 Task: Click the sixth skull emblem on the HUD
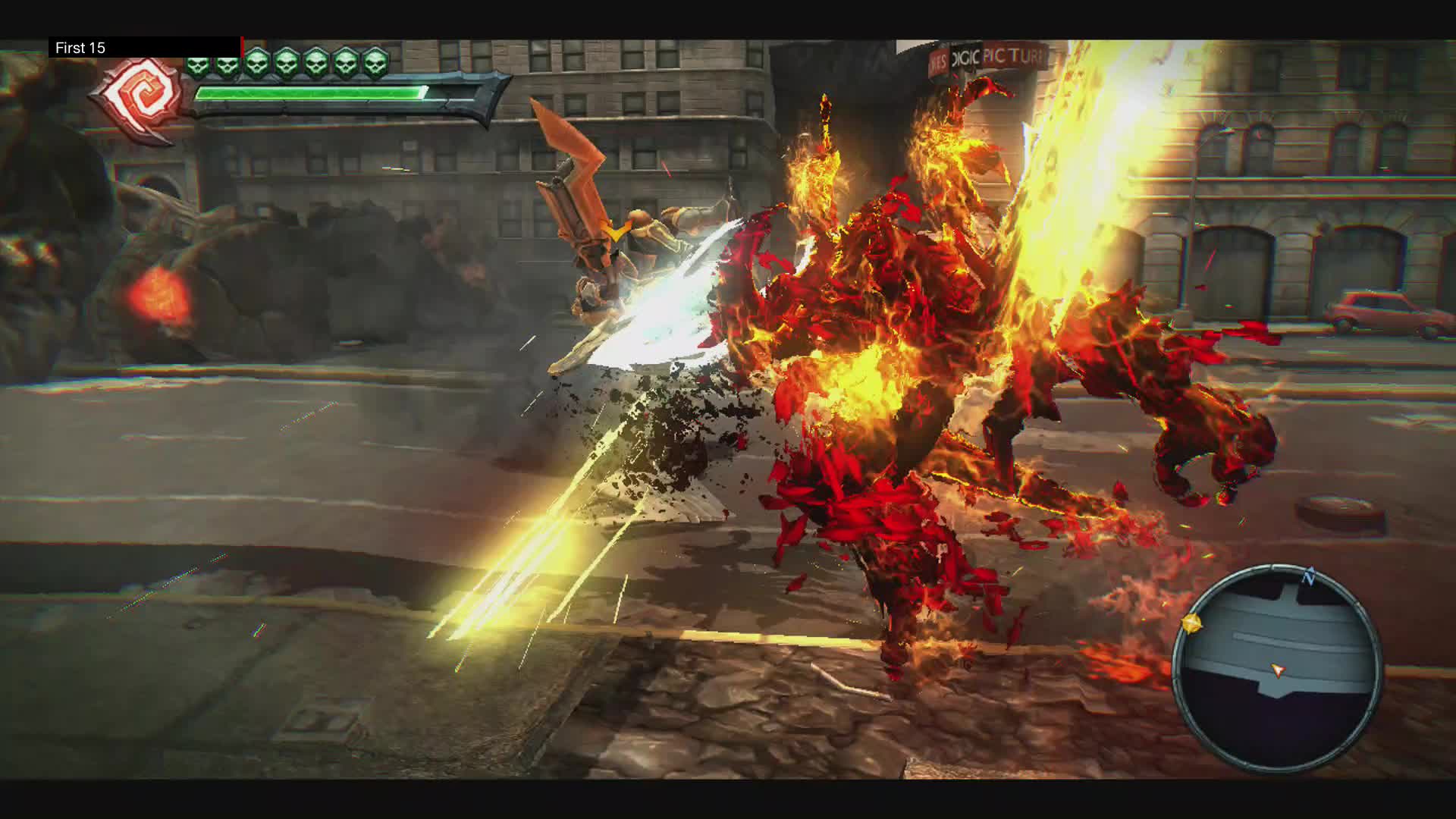coord(348,64)
